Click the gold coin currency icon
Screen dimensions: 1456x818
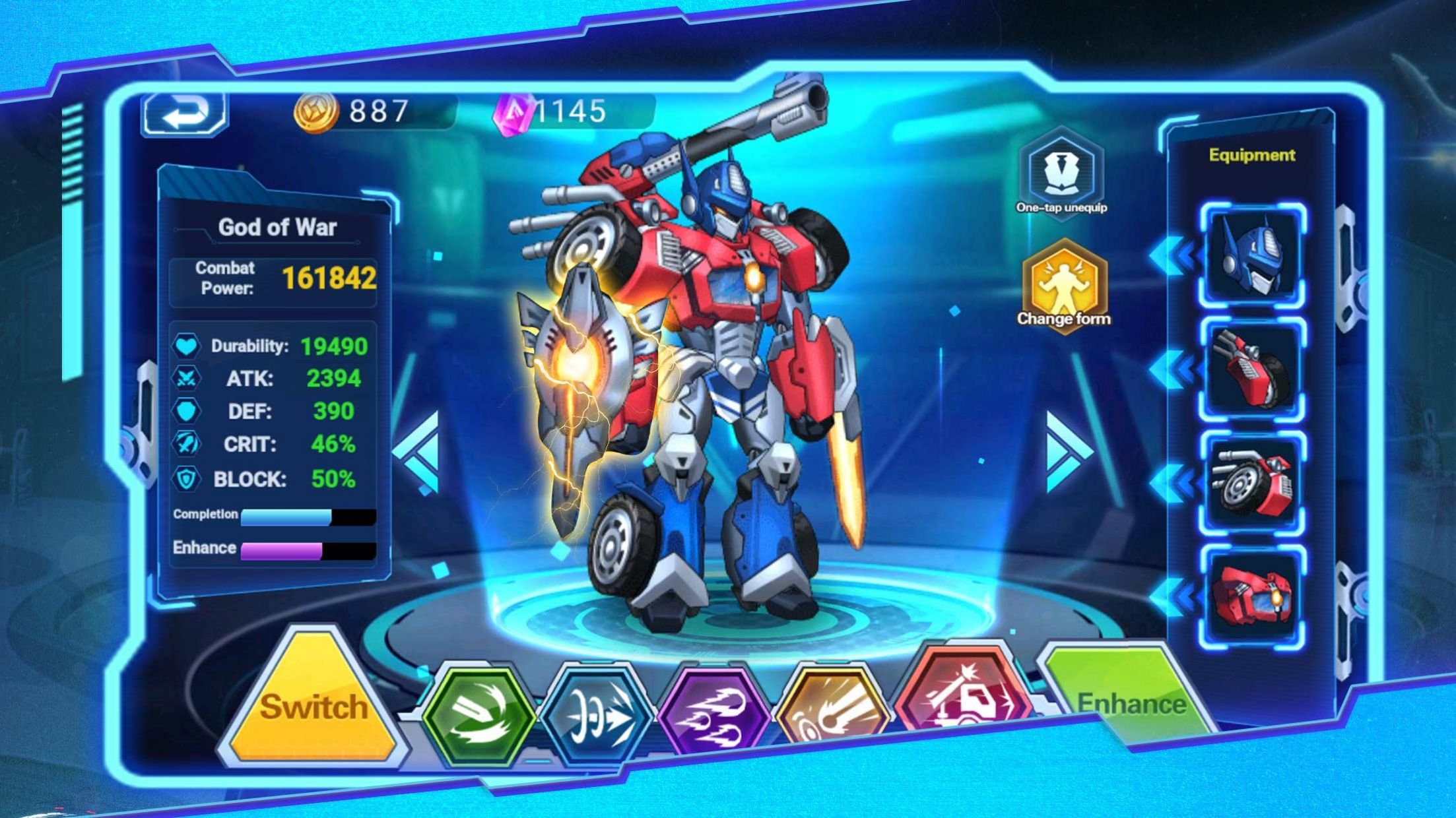(x=315, y=111)
